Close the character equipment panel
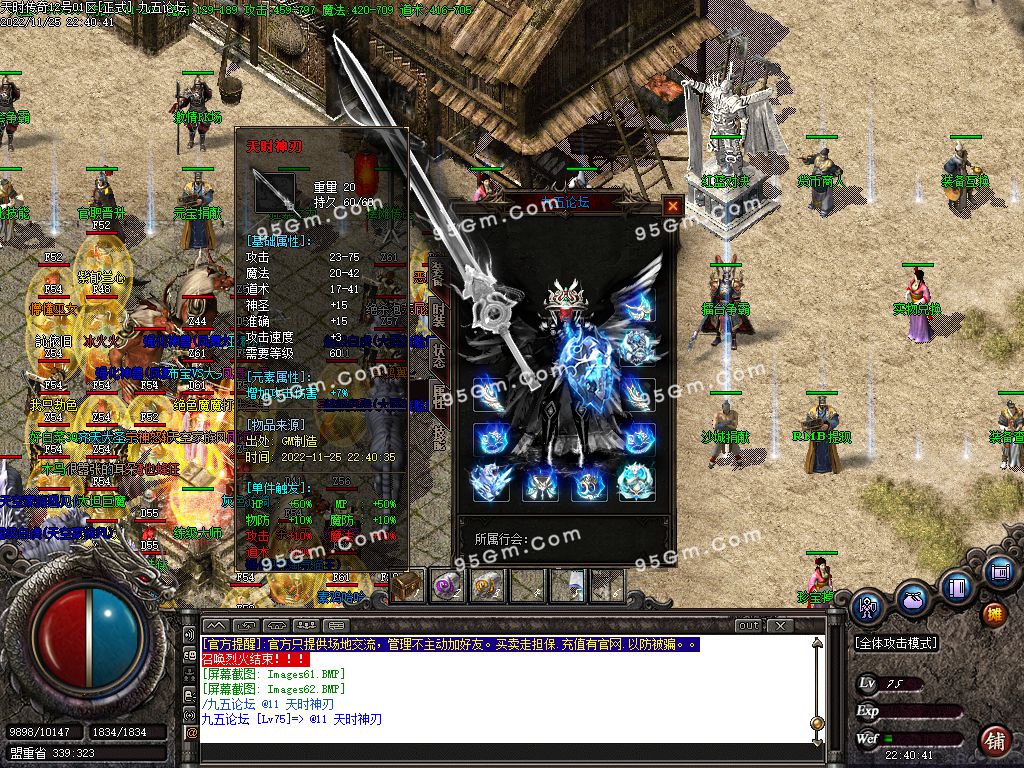The width and height of the screenshot is (1024, 768). [673, 206]
